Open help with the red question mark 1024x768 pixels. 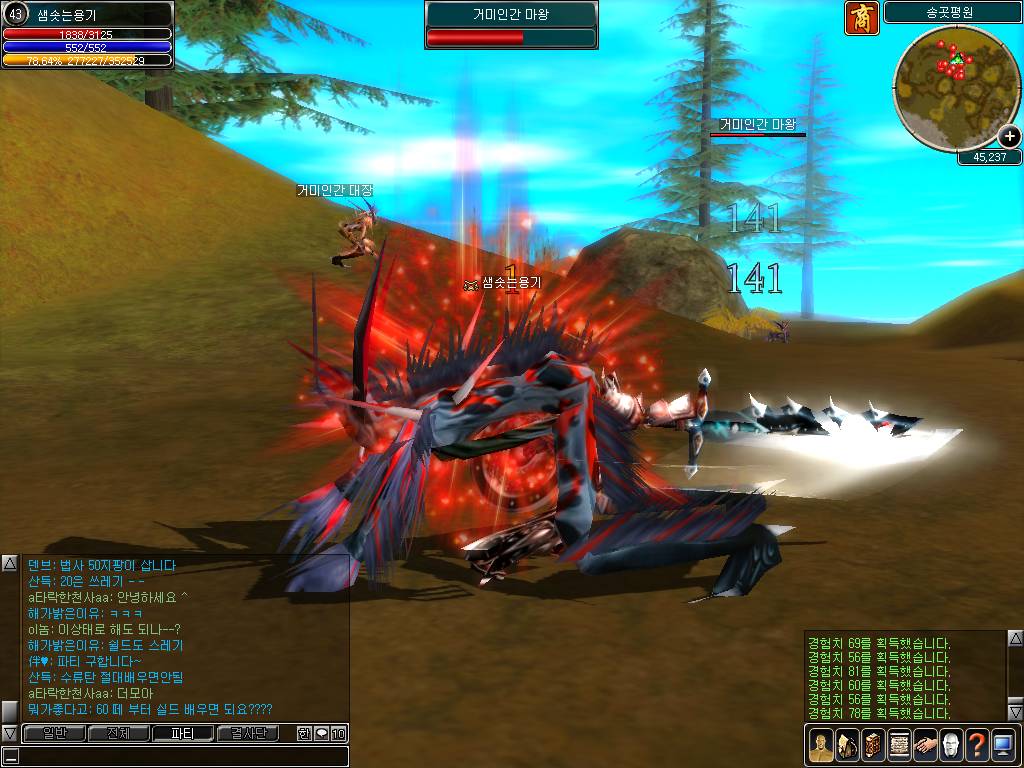point(976,745)
